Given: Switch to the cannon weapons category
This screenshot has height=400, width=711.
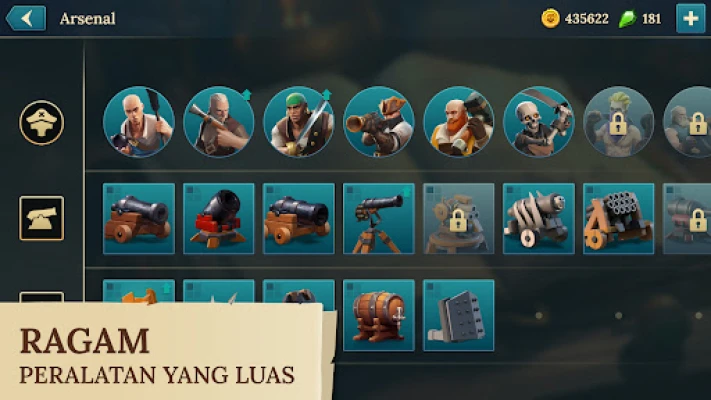Looking at the screenshot, I should [x=41, y=218].
